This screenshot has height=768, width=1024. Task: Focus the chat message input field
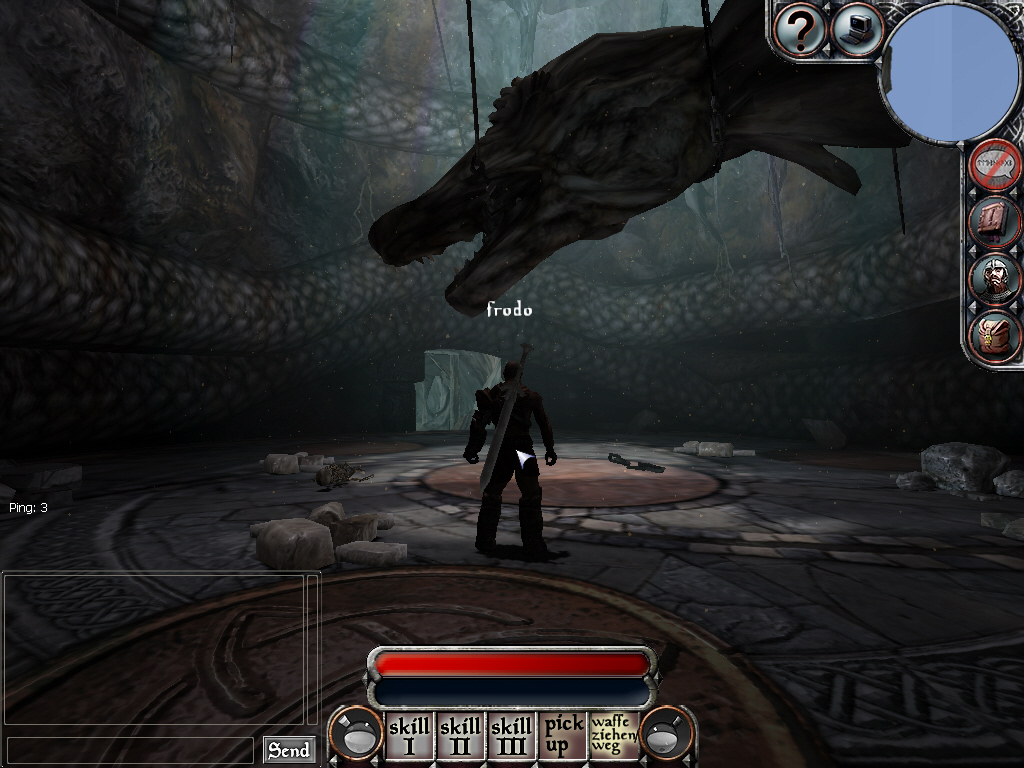click(x=130, y=750)
